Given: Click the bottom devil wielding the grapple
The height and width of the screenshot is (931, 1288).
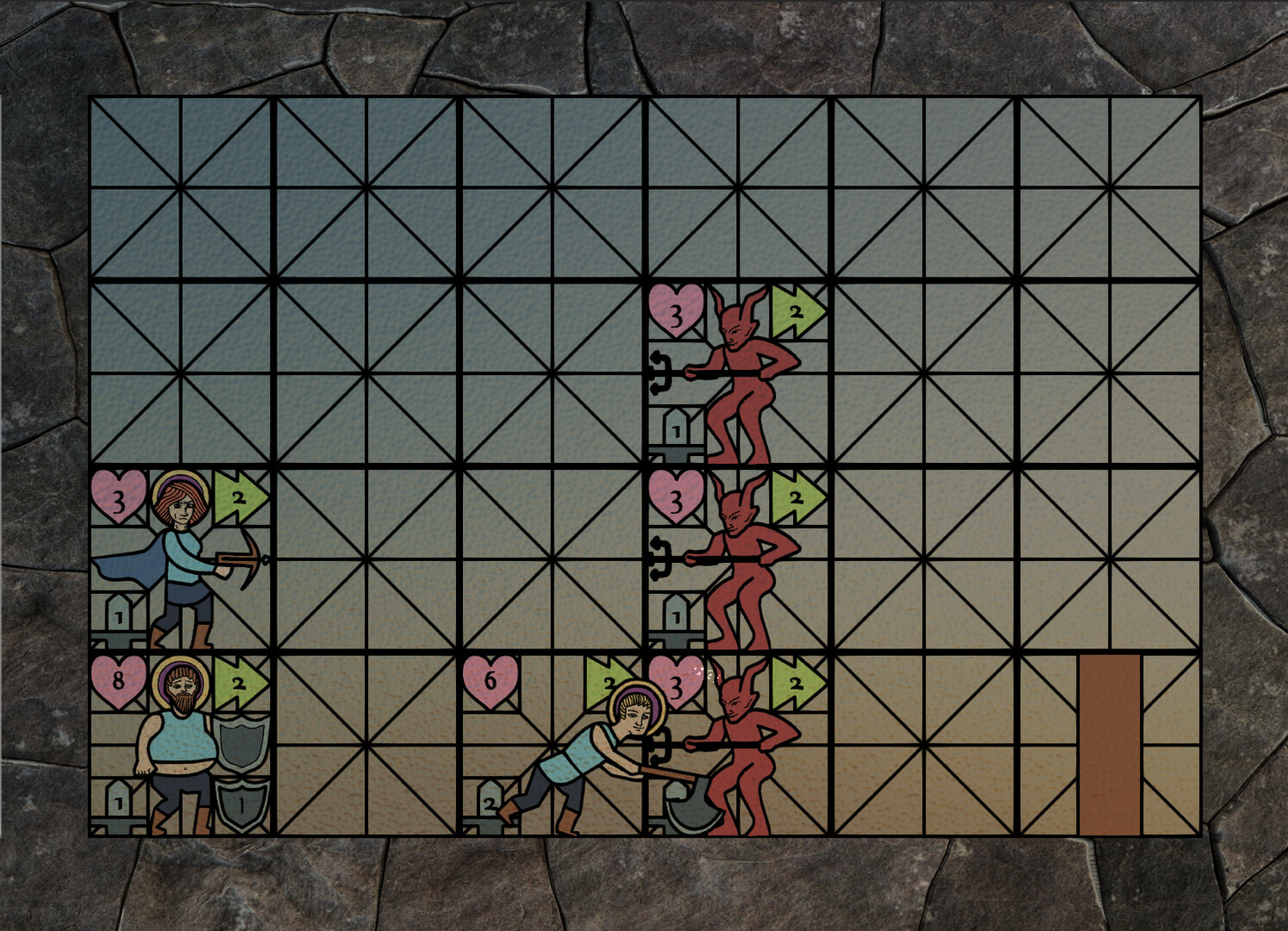Looking at the screenshot, I should (746, 750).
